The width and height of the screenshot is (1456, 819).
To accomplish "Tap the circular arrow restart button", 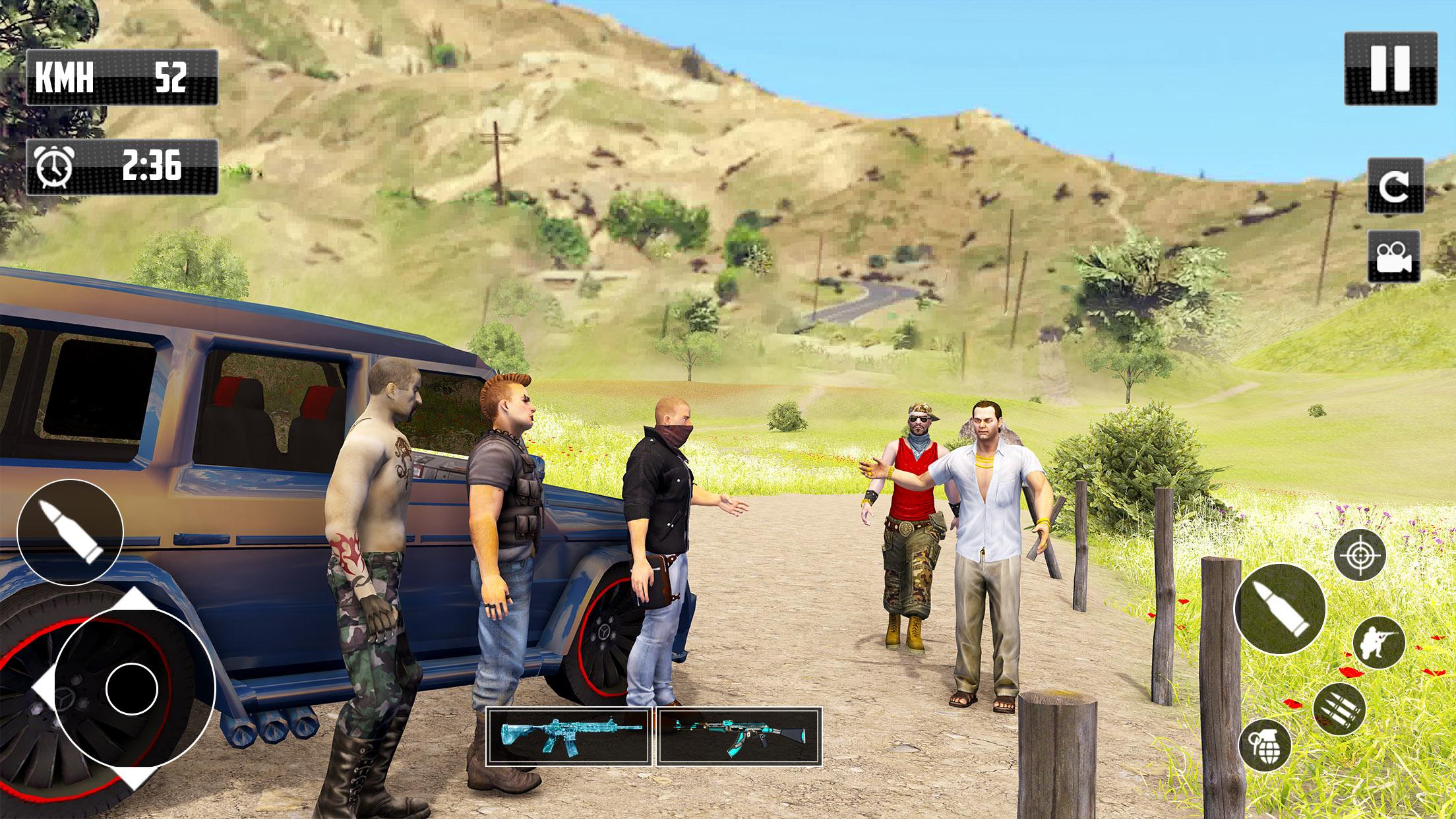I will (x=1394, y=185).
